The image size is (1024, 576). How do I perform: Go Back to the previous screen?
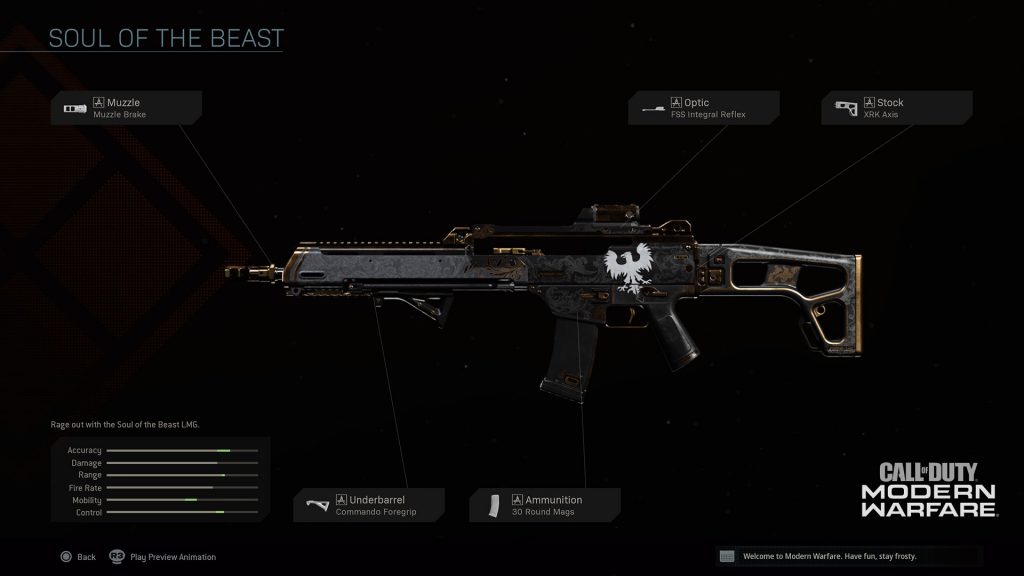[x=78, y=557]
